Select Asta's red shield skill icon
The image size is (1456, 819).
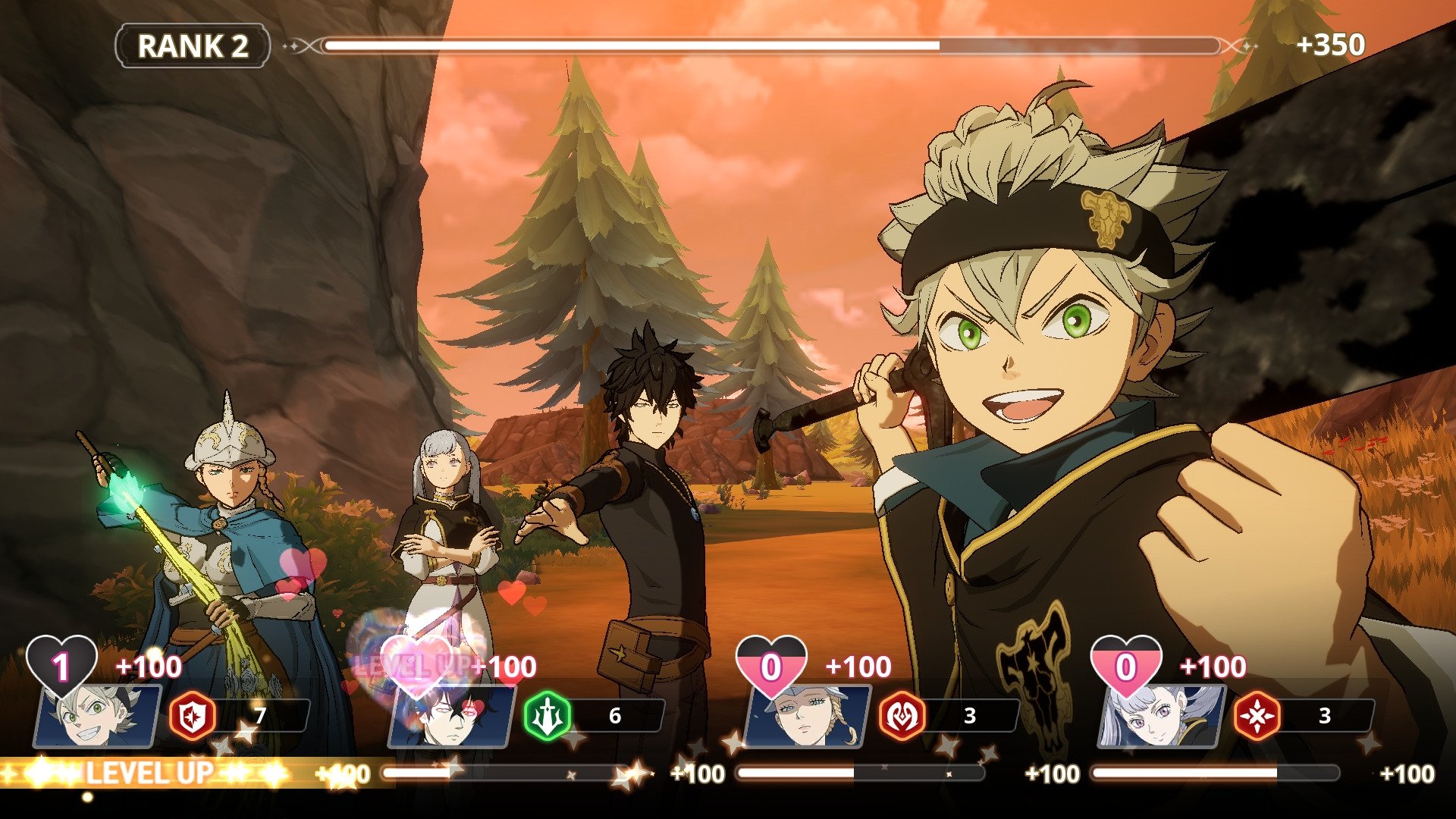[191, 715]
